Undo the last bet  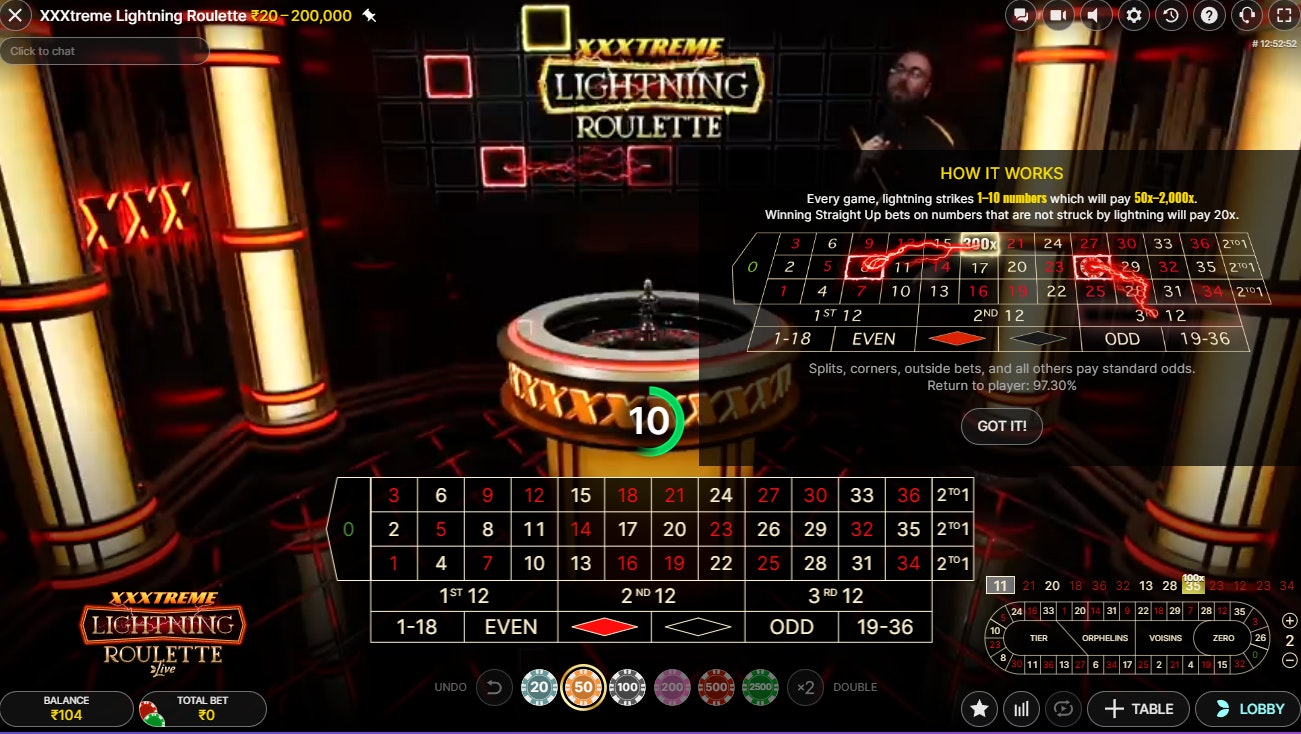tap(493, 687)
